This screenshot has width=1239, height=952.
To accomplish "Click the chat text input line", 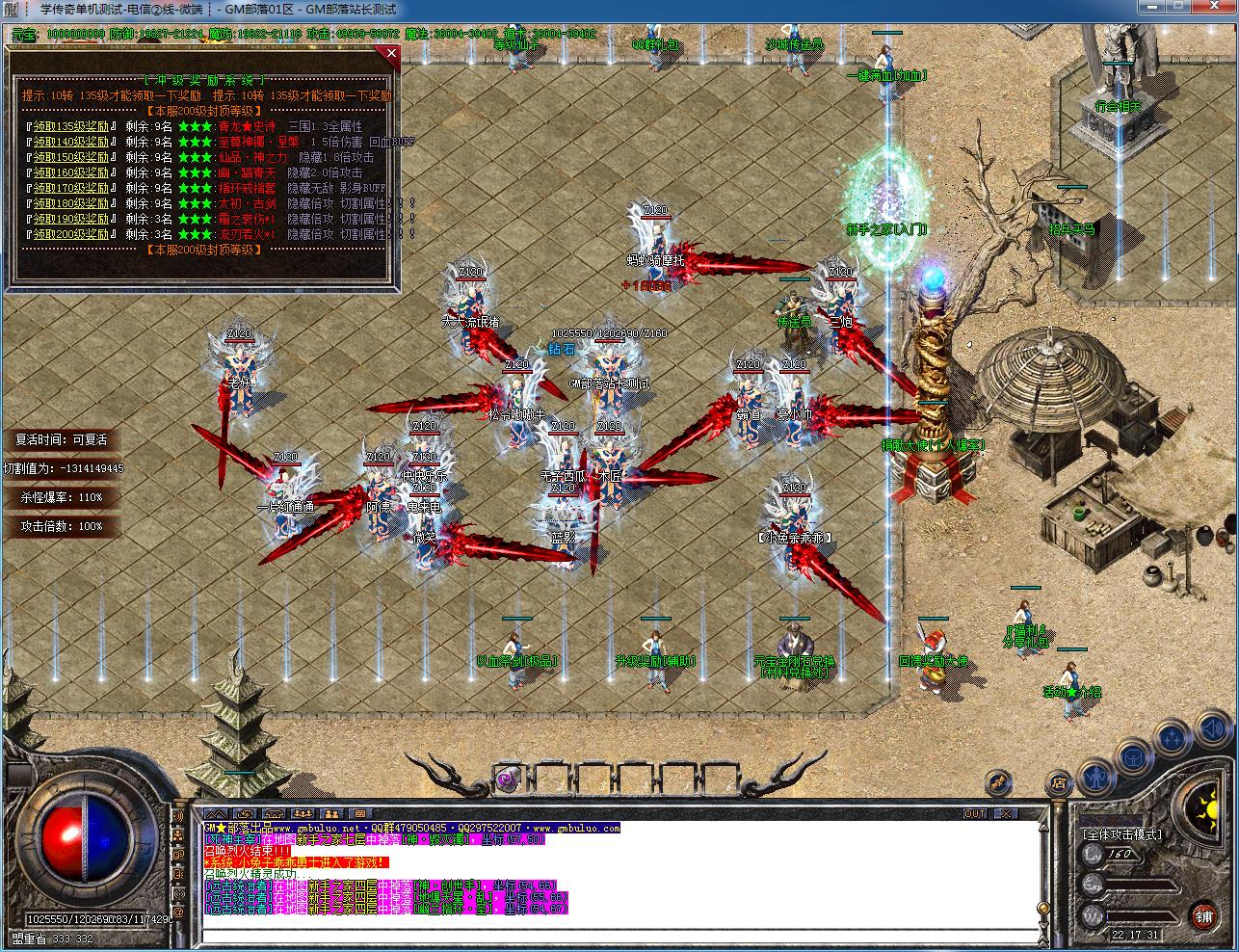I will [x=617, y=935].
